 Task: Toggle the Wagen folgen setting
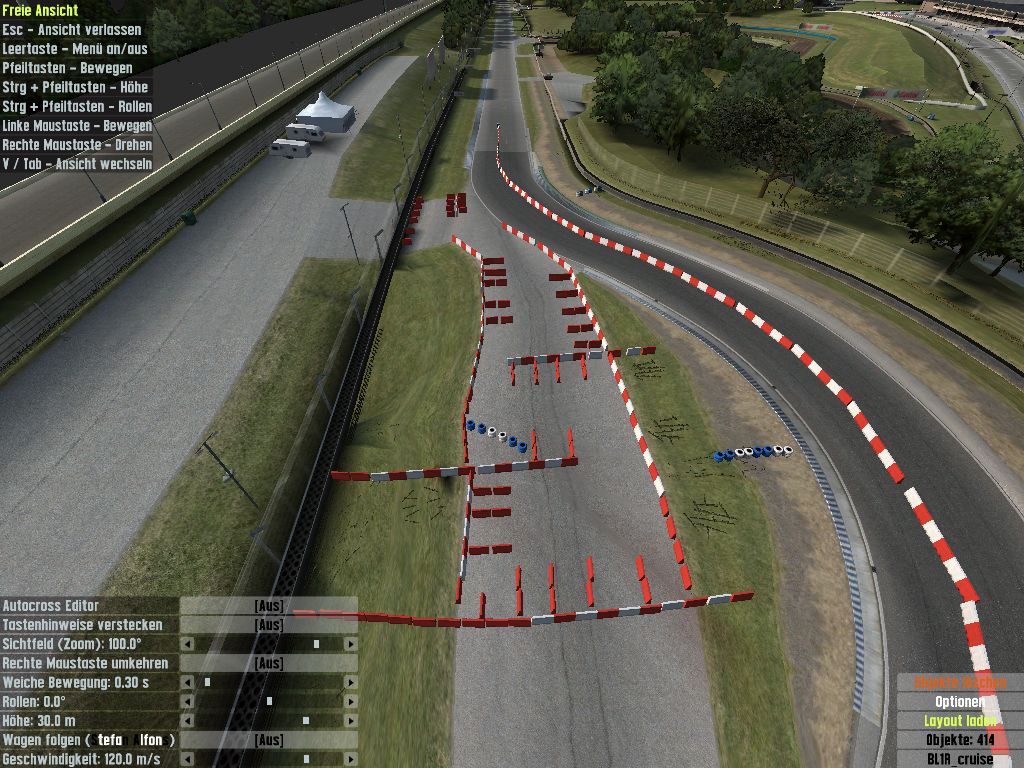(268, 740)
